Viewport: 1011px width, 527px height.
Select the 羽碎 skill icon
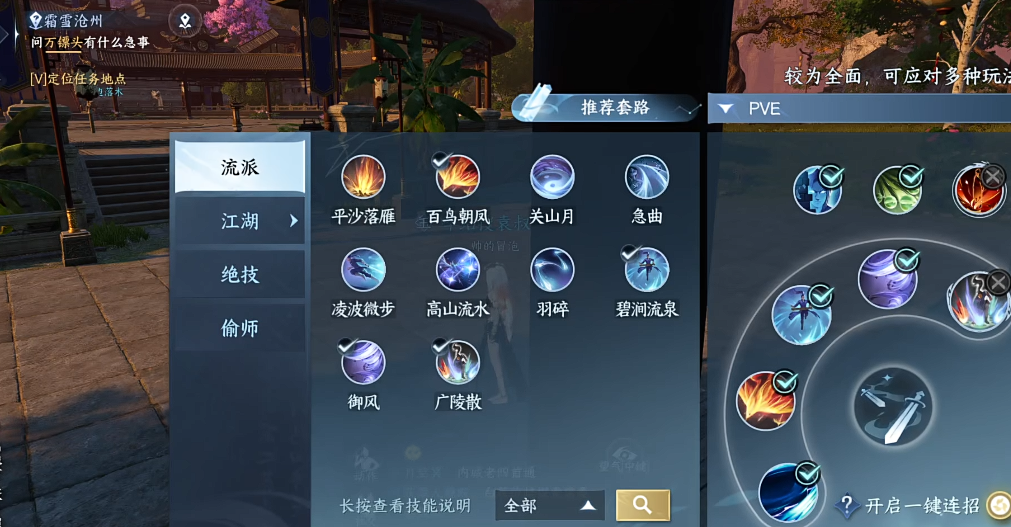click(552, 270)
